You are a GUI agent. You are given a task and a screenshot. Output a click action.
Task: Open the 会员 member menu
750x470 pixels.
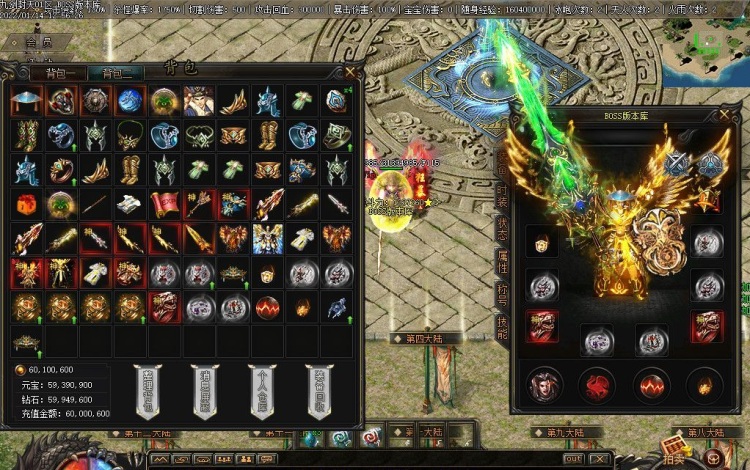(38, 43)
